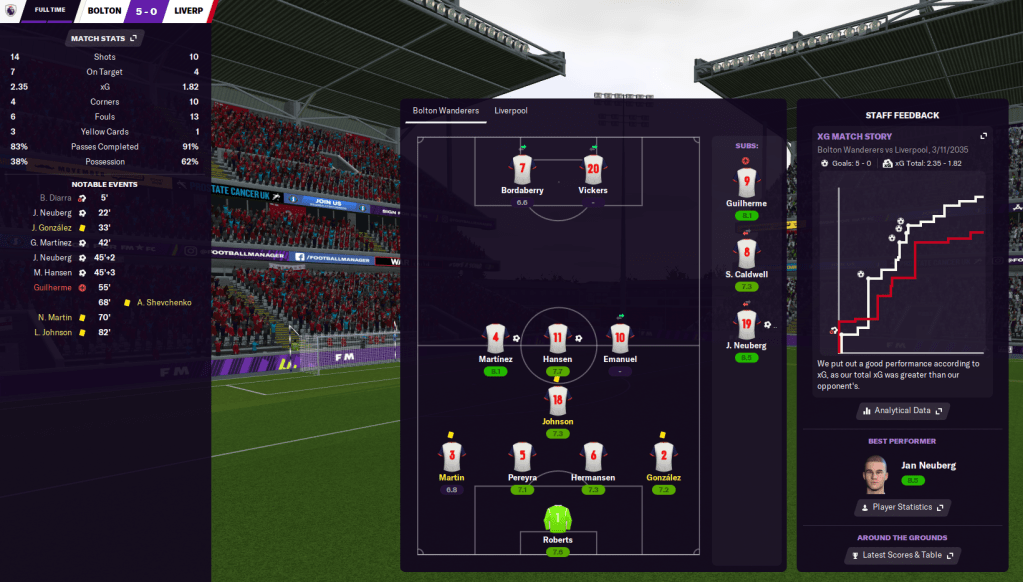Select Martínez's number 4 shirt

tap(496, 339)
